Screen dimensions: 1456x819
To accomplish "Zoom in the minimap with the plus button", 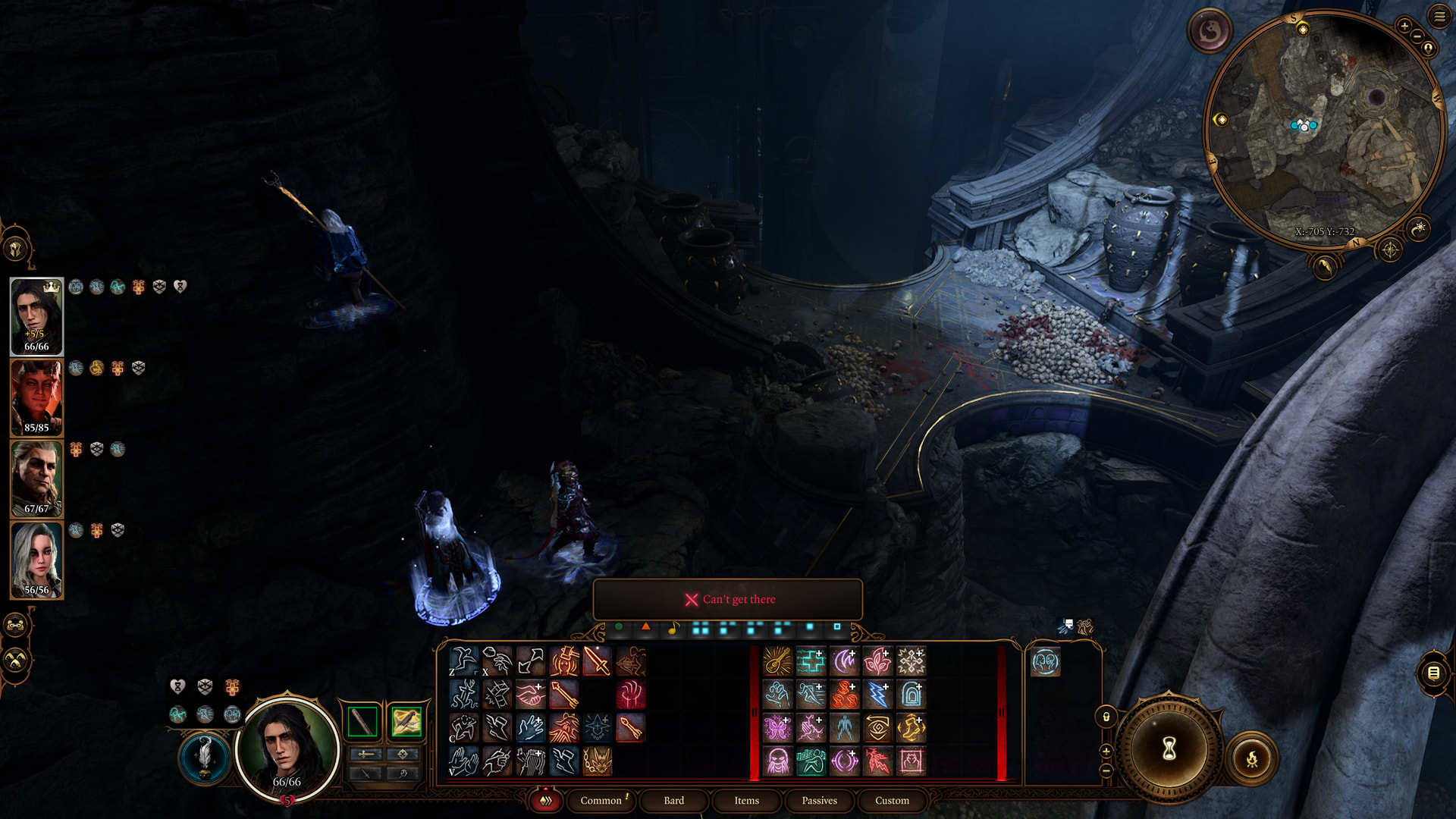I will (x=1404, y=26).
